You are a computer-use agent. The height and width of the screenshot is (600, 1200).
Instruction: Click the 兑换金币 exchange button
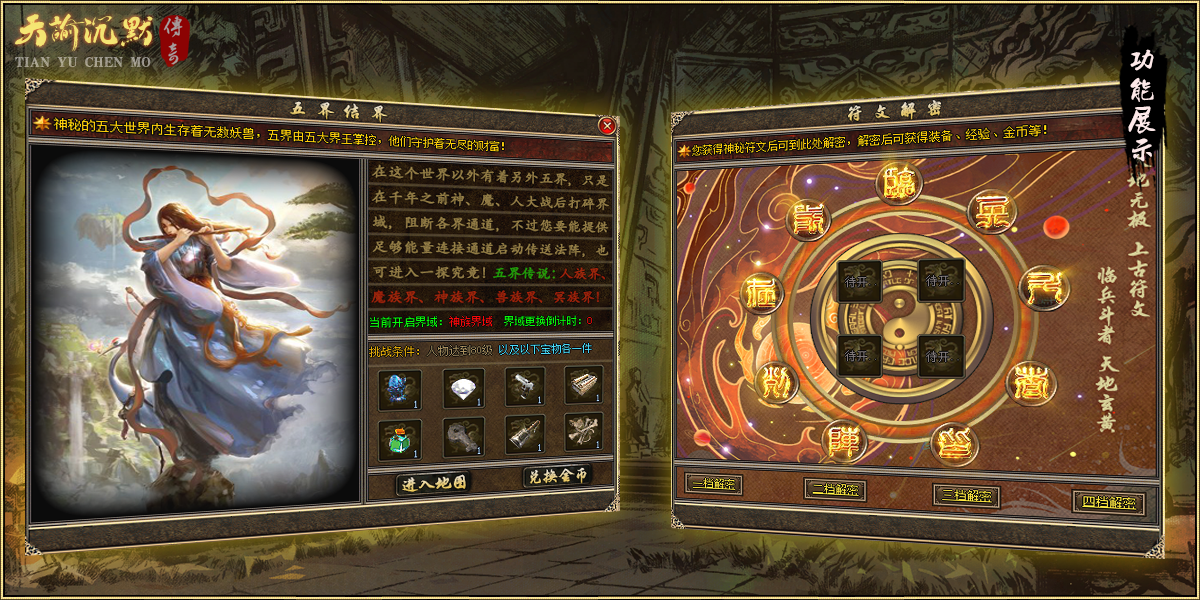coord(557,477)
